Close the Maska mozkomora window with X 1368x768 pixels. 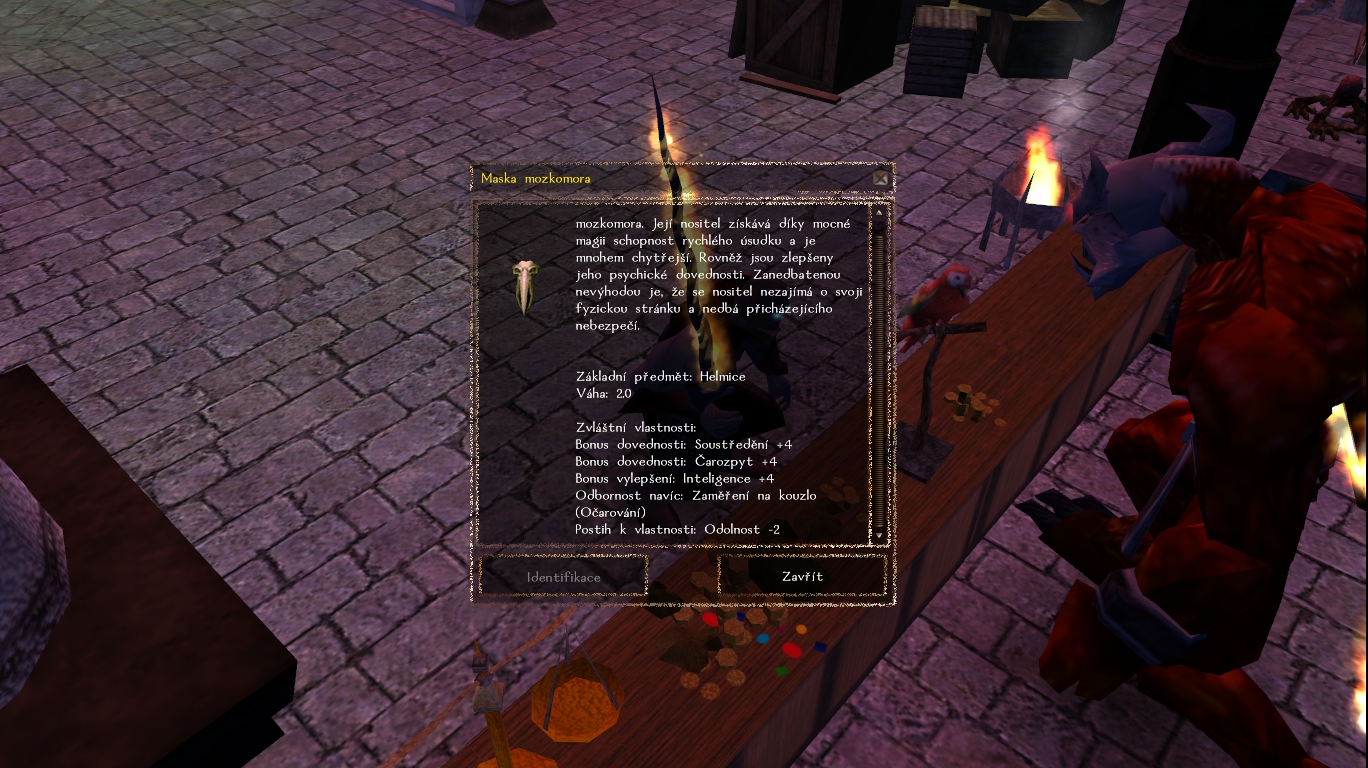(880, 179)
